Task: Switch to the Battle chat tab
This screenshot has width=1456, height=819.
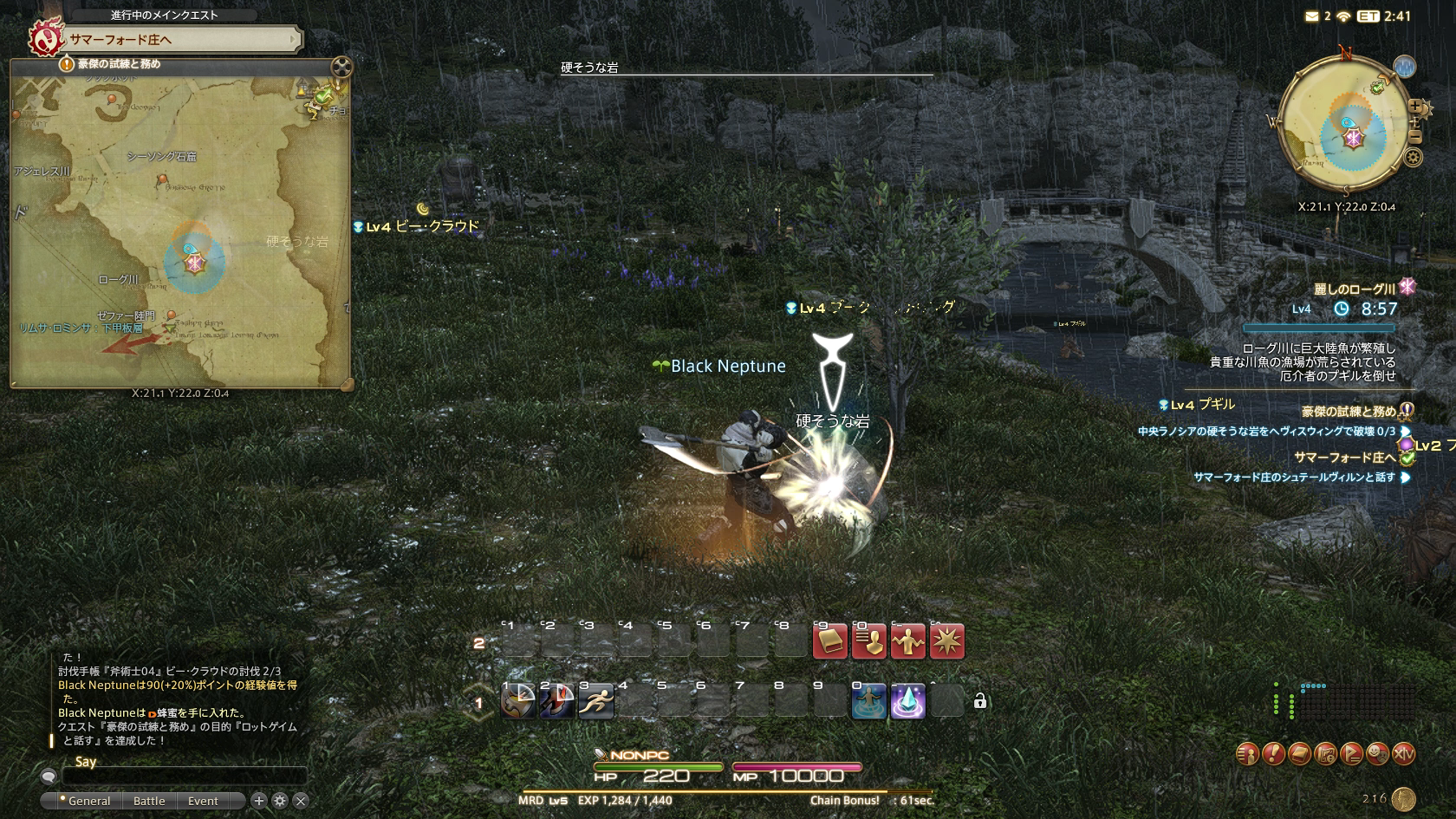Action: pos(149,801)
